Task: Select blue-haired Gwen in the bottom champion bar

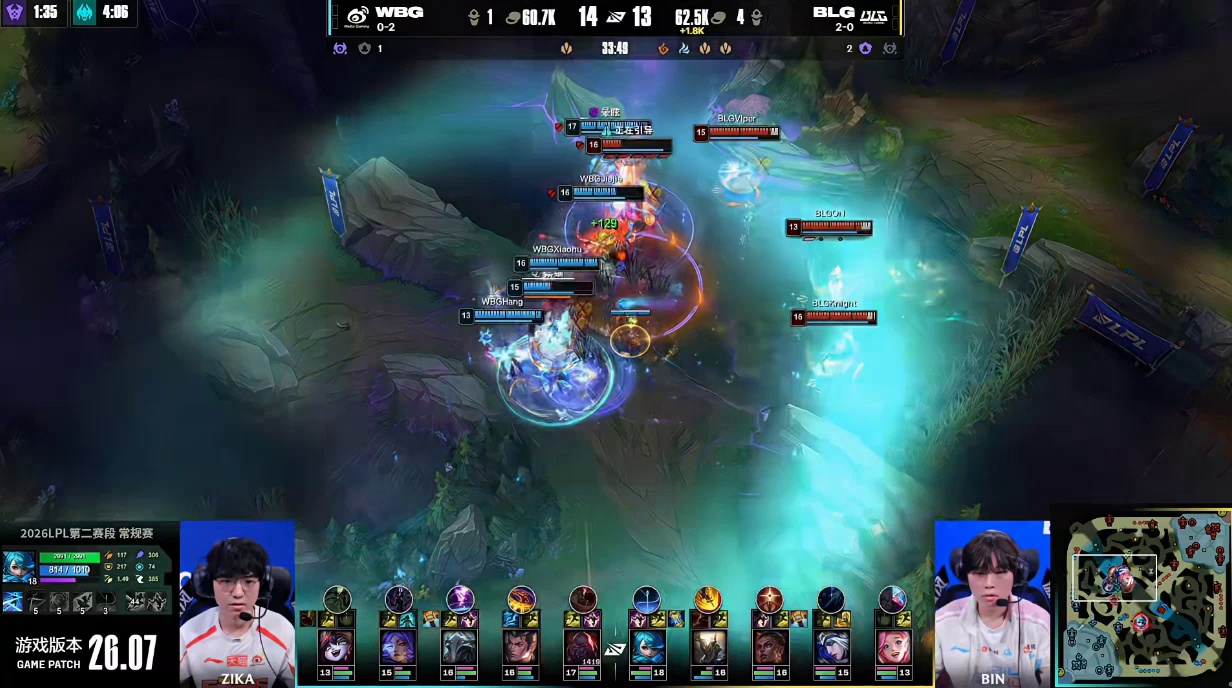Action: pyautogui.click(x=647, y=647)
